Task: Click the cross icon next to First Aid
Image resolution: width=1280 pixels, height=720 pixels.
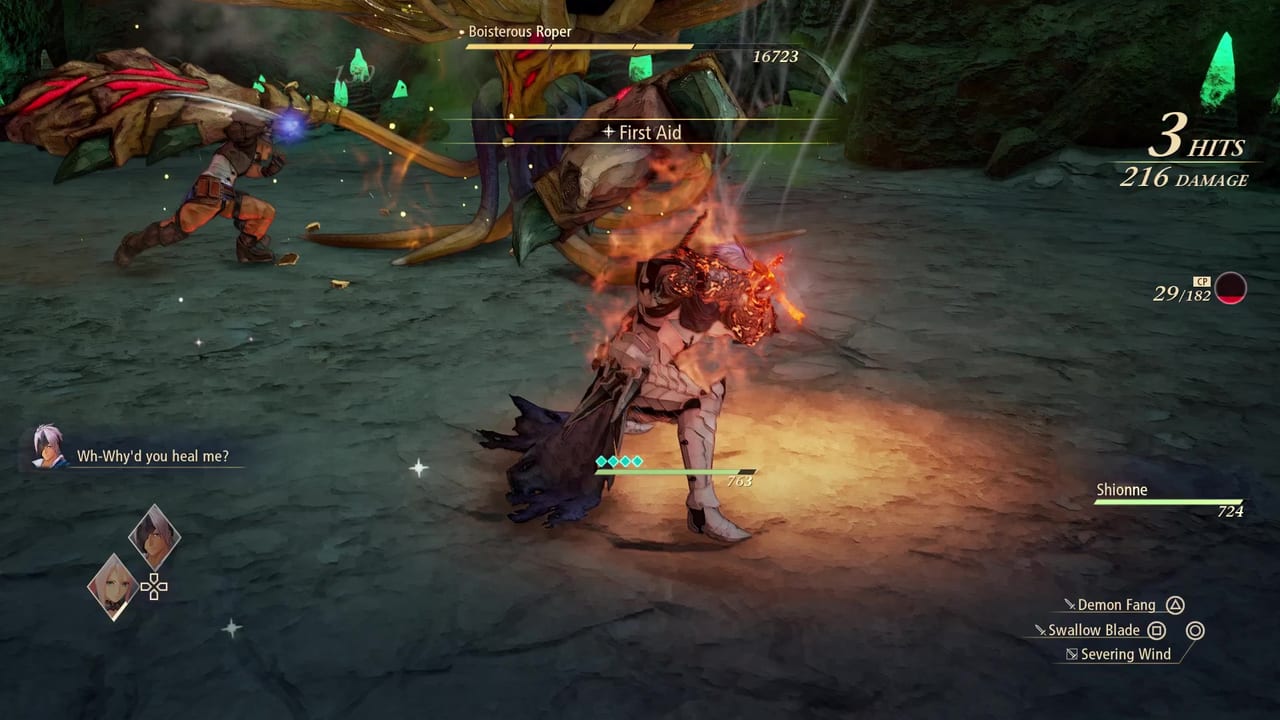Action: coord(608,132)
